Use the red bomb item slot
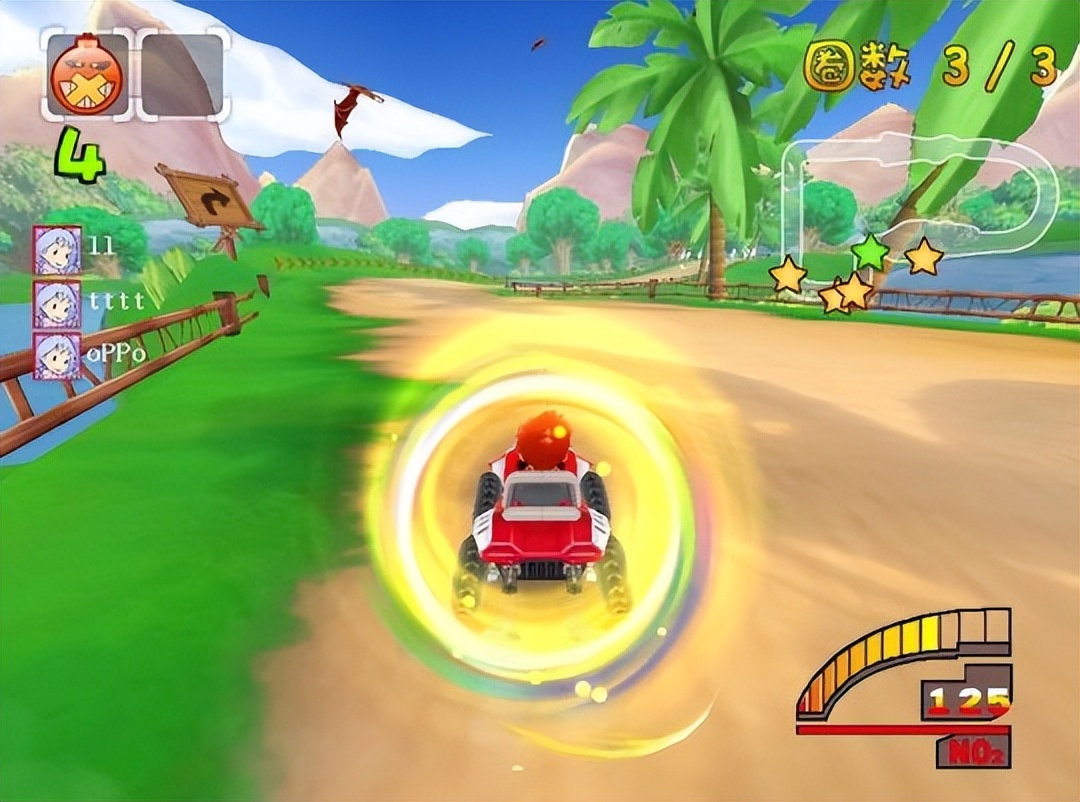1080x802 pixels. (88, 75)
